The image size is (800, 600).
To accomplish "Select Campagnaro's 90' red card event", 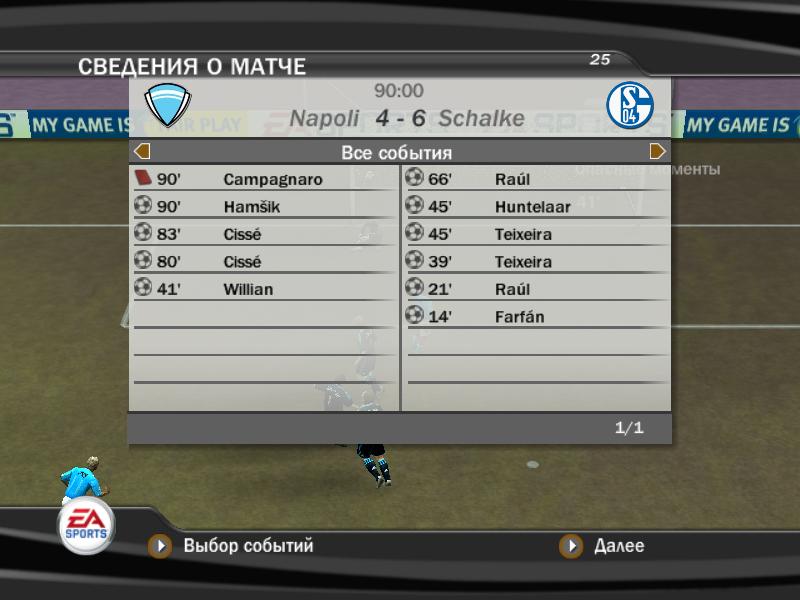I will [x=264, y=180].
